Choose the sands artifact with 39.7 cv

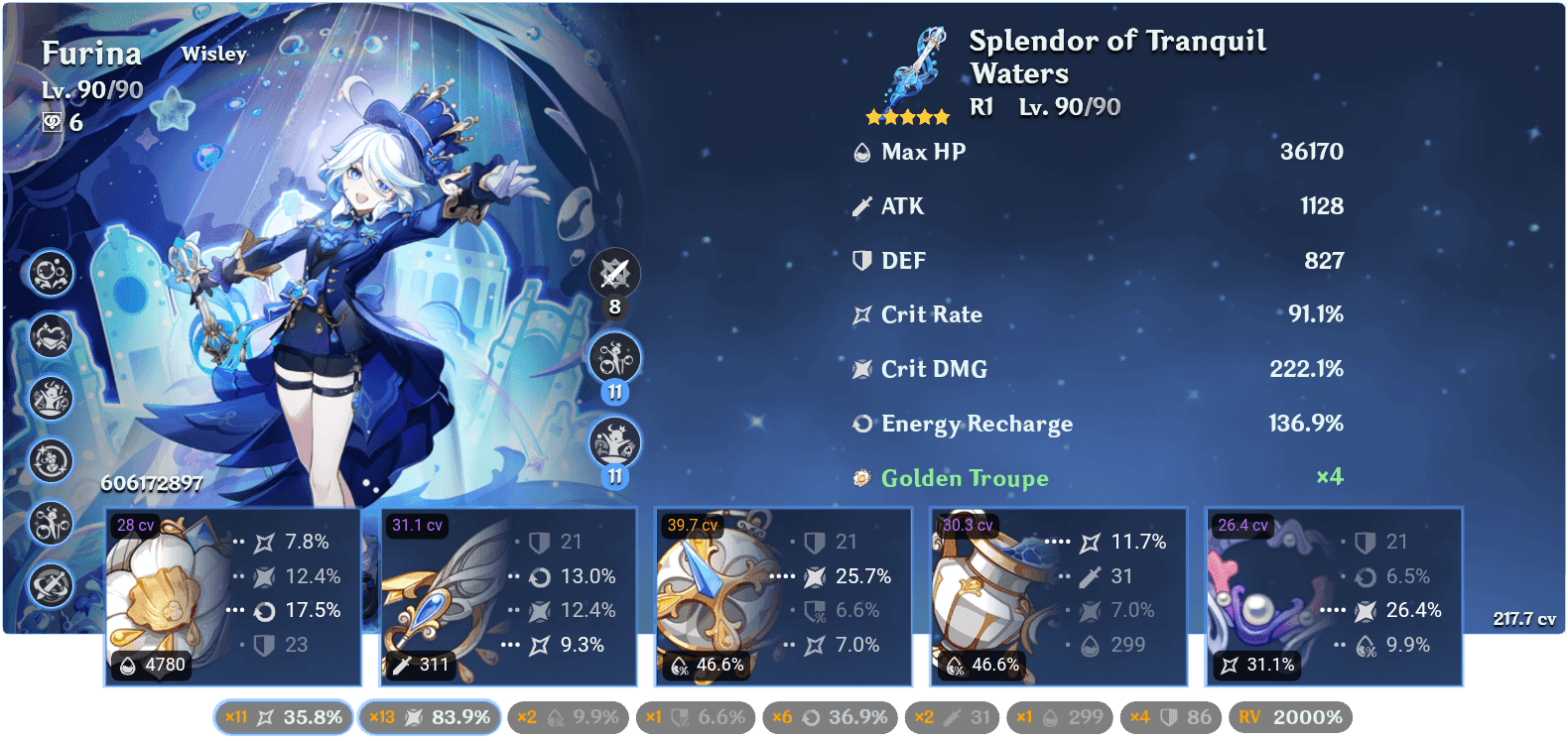[782, 597]
